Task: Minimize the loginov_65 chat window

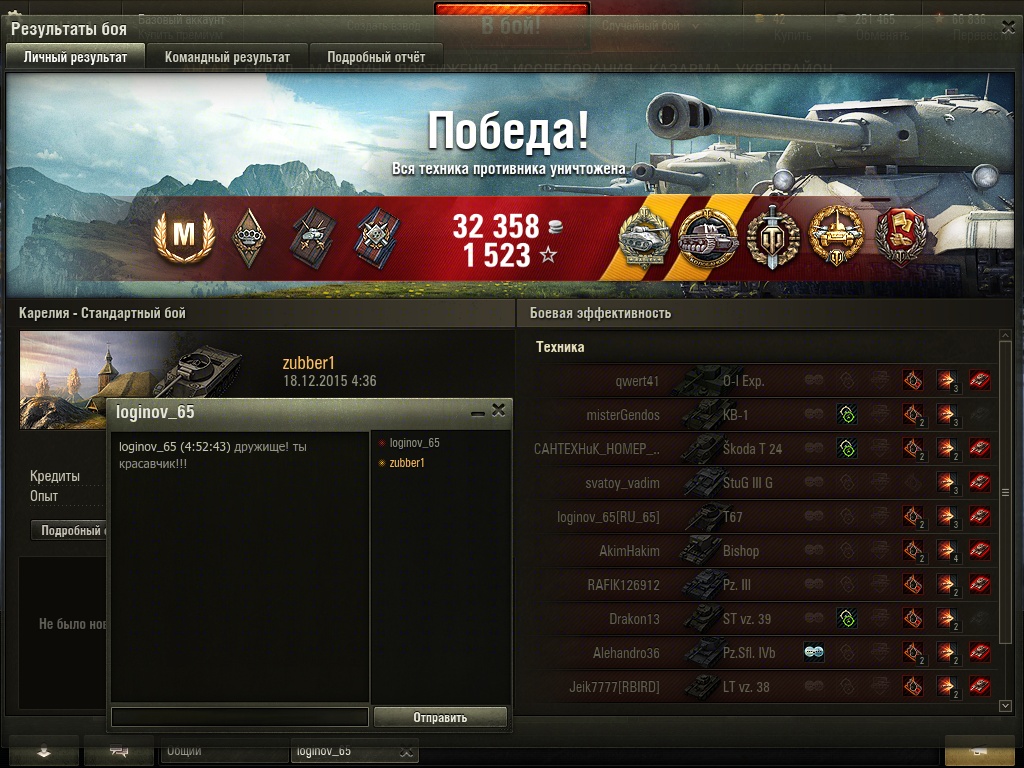Action: (x=477, y=411)
